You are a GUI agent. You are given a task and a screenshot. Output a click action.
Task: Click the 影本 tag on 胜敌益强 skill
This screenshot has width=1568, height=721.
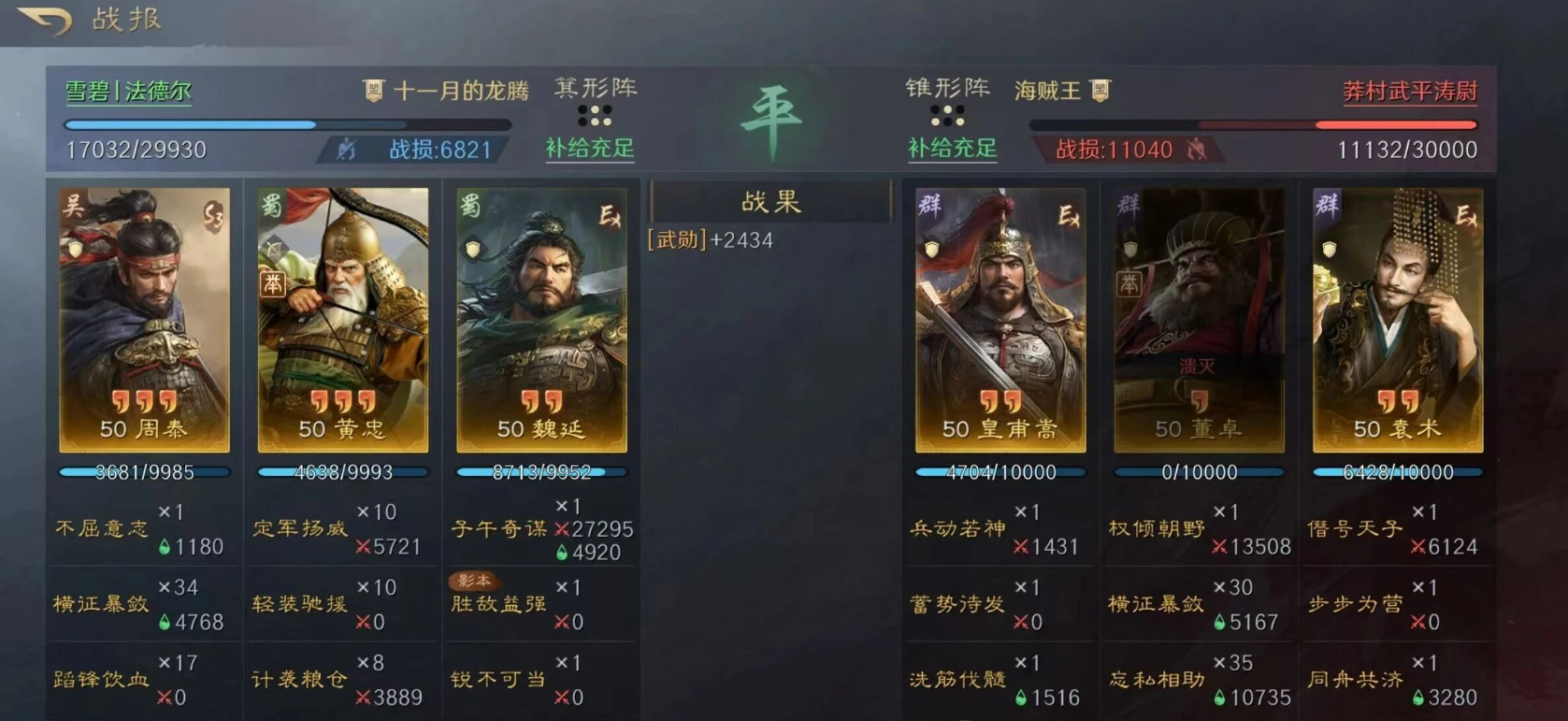point(475,580)
